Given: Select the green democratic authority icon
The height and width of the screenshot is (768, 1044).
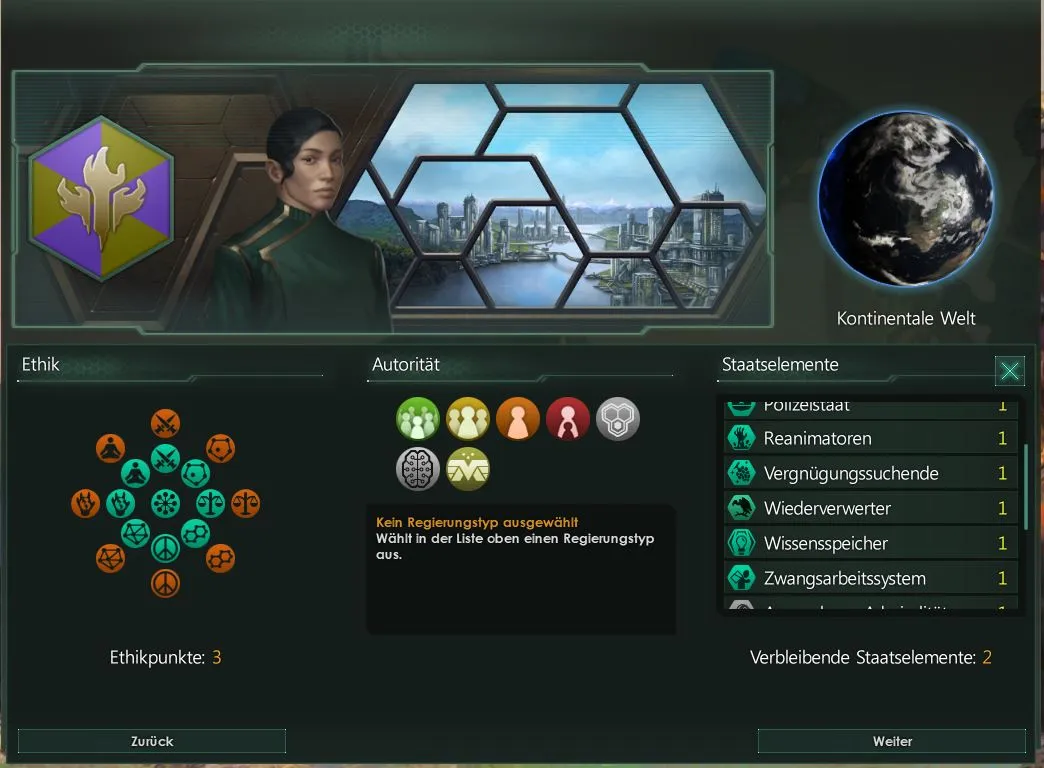Looking at the screenshot, I should click(418, 419).
